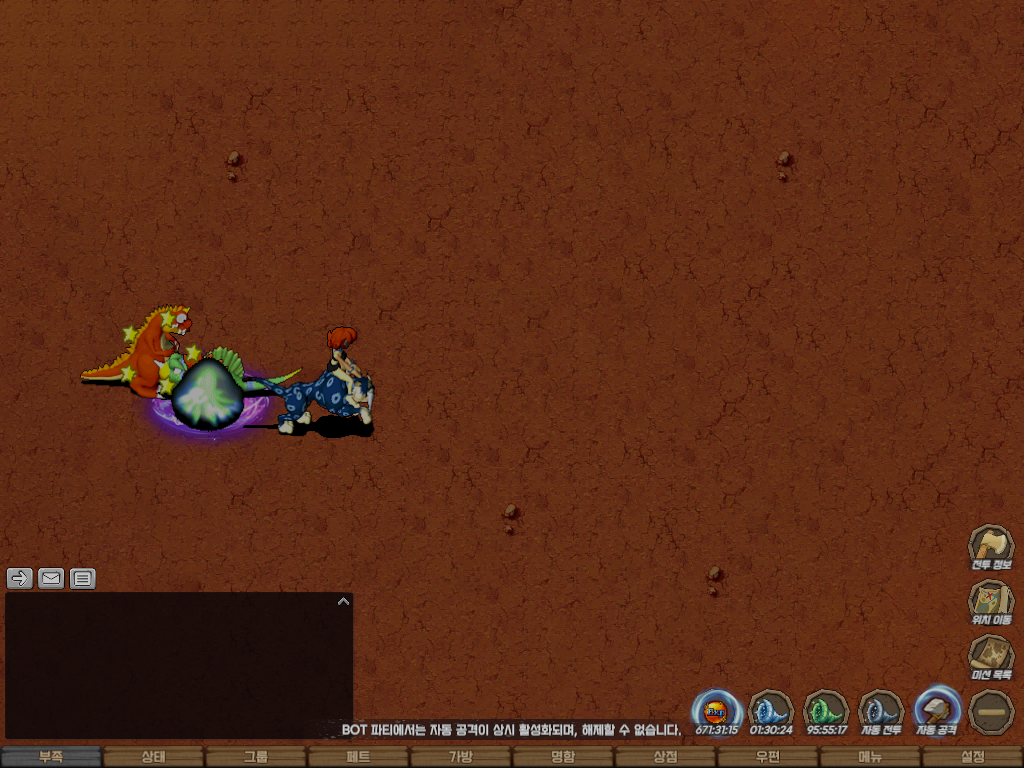The image size is (1024, 768).
Task: Open the 설정 (Settings) menu
Action: pyautogui.click(x=972, y=757)
